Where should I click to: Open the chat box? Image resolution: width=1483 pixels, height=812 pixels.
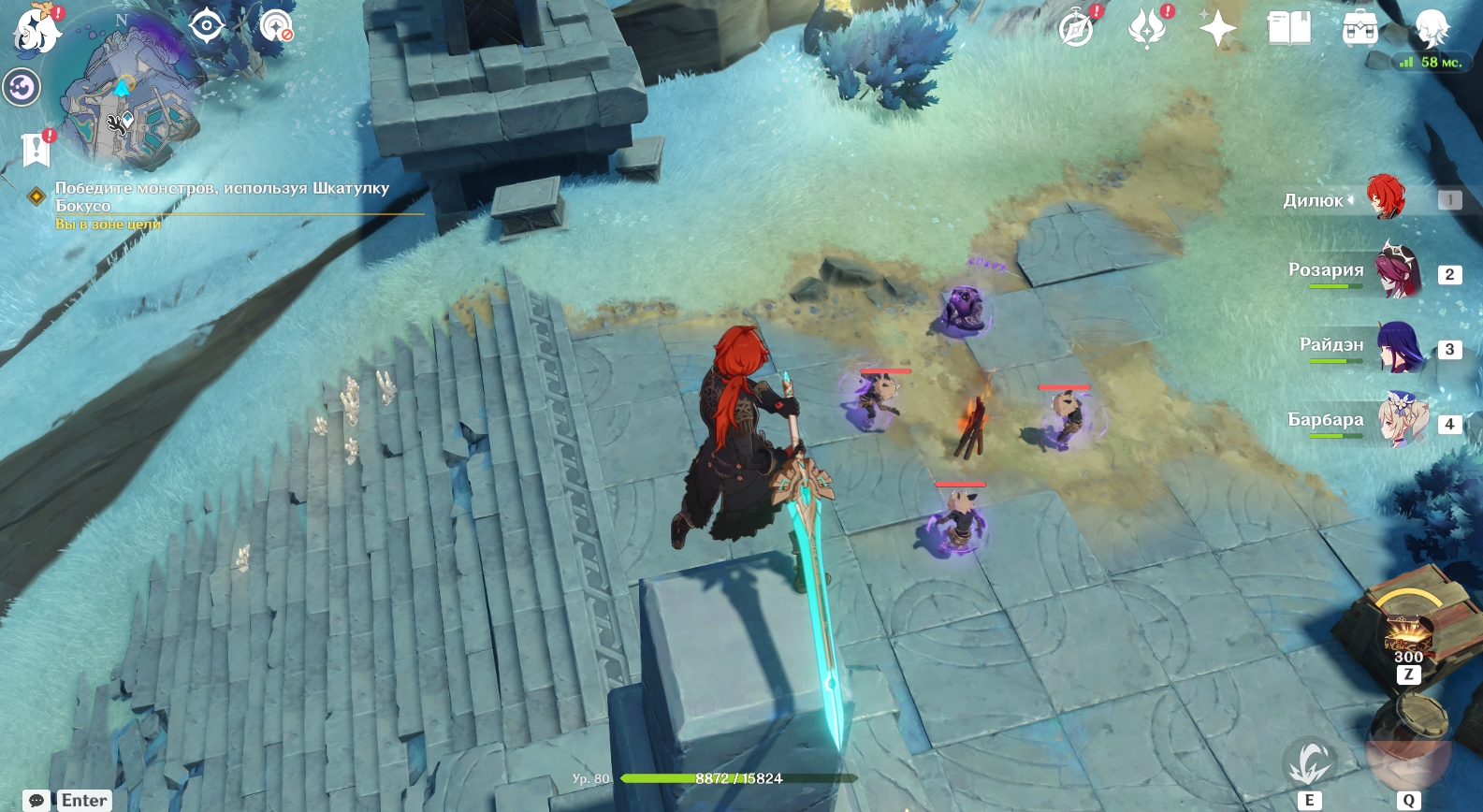tap(36, 800)
